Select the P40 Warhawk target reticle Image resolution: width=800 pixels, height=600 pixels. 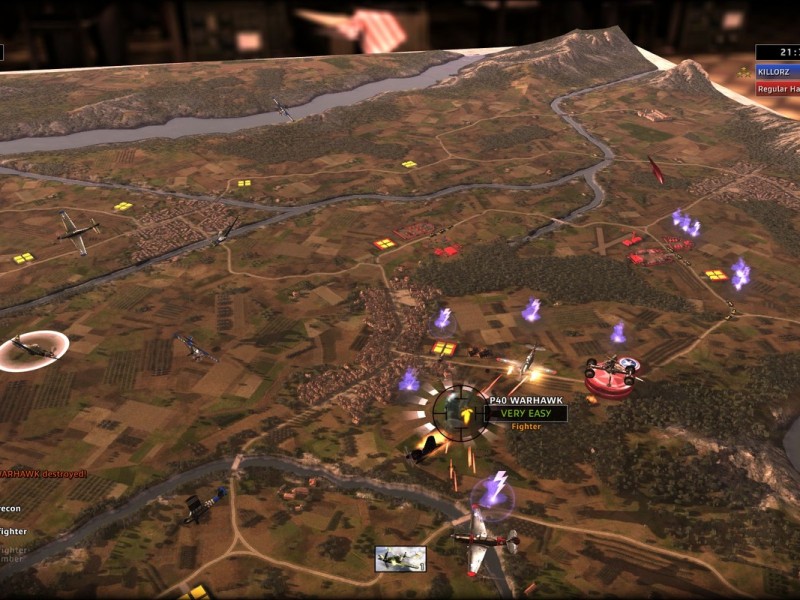[x=460, y=412]
